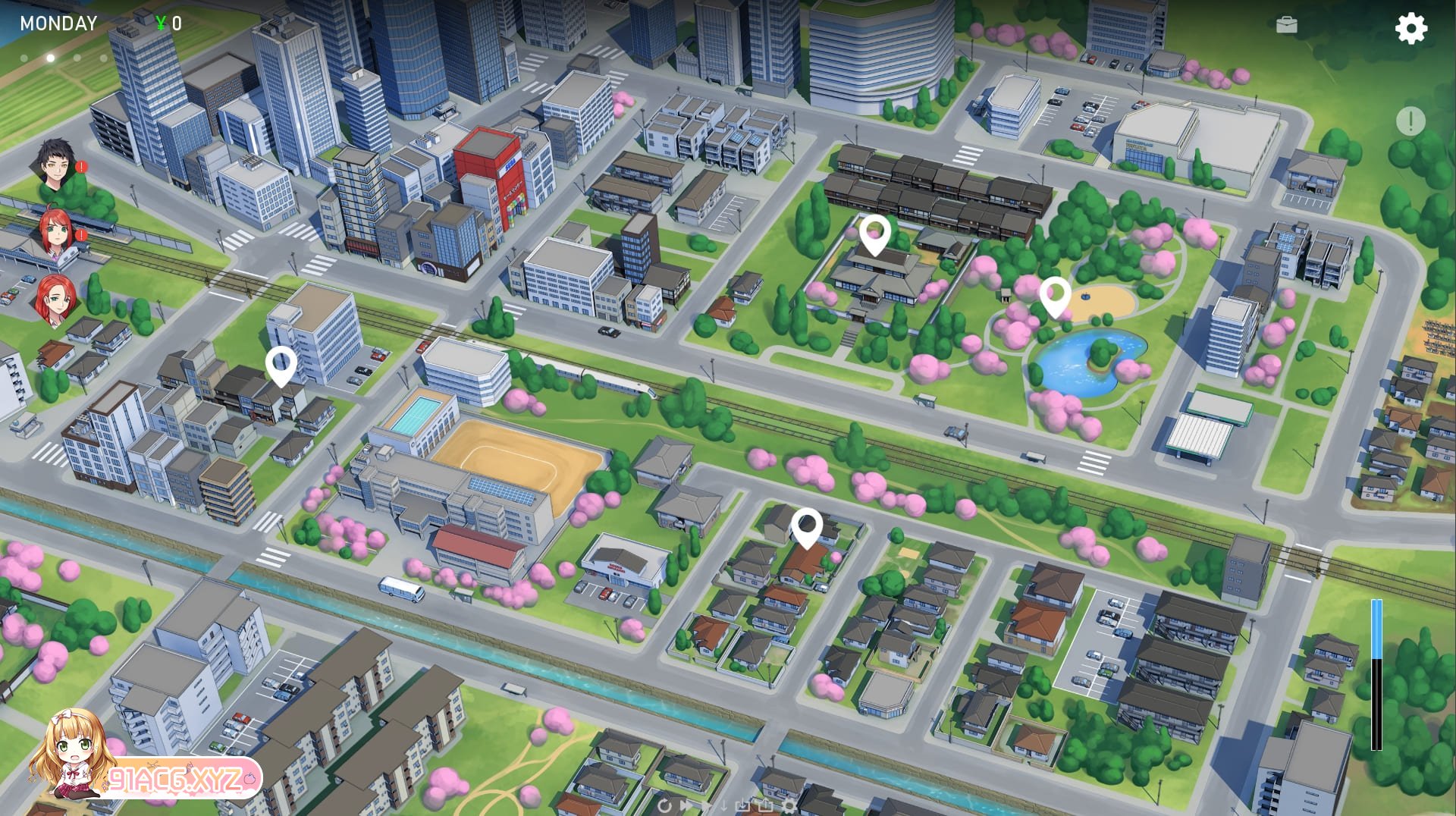This screenshot has width=1456, height=816.
Task: Select the map pin in the park
Action: pyautogui.click(x=1054, y=296)
